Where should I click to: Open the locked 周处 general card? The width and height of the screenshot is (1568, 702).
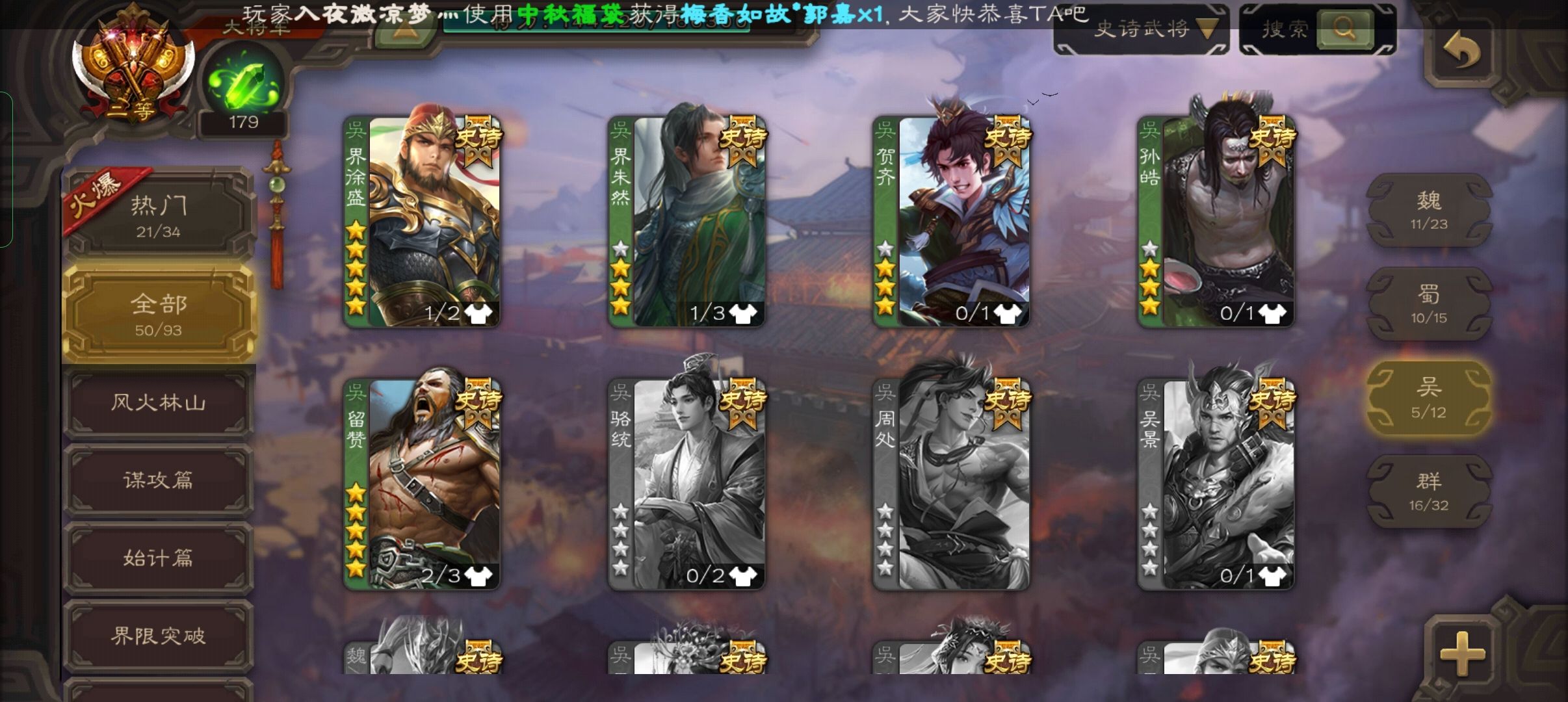pyautogui.click(x=951, y=484)
